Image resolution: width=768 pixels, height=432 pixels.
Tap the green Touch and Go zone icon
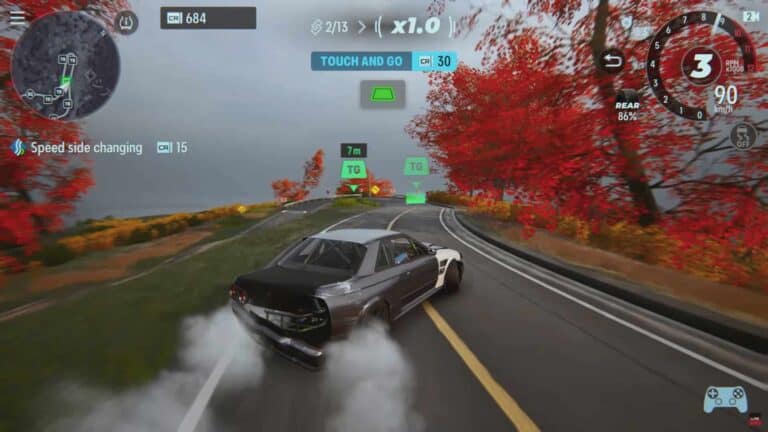pyautogui.click(x=383, y=94)
